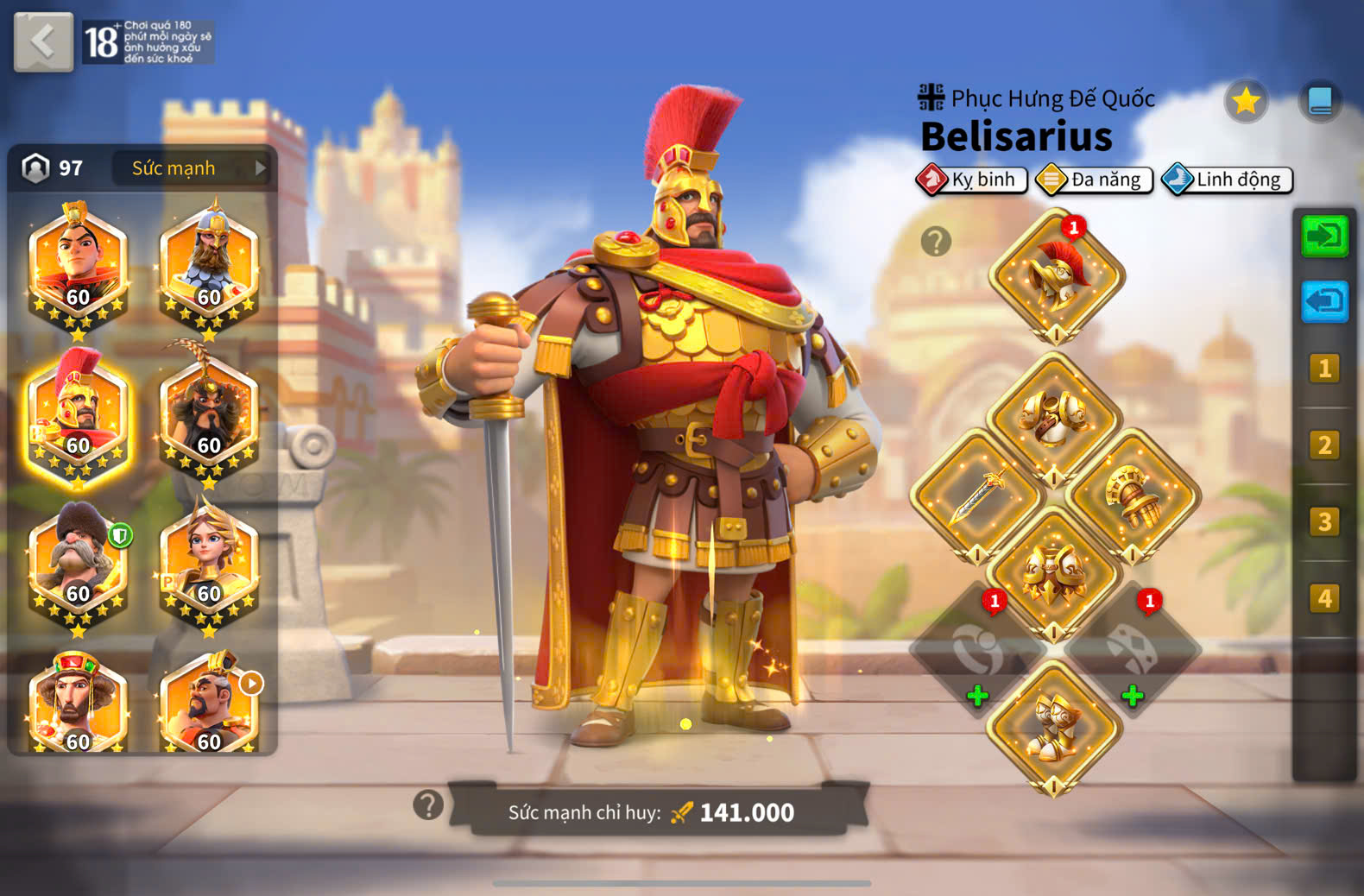
Task: Open the blue book icon
Action: tap(1320, 102)
